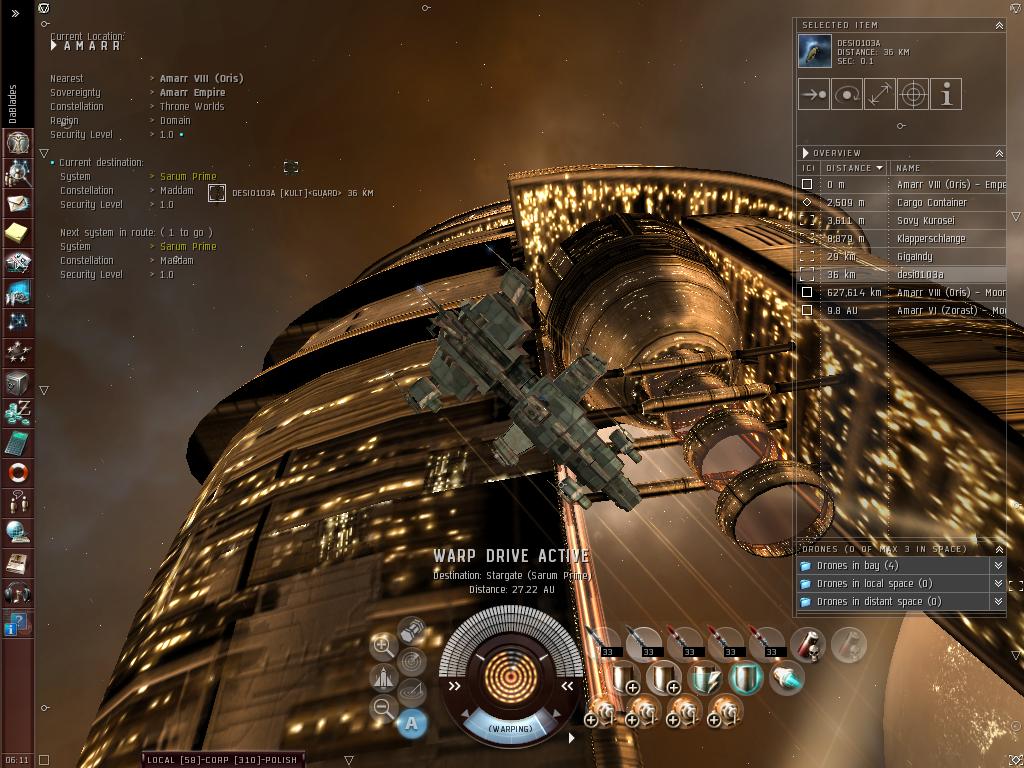The height and width of the screenshot is (768, 1024).
Task: Sort overview by the Distance column
Action: (853, 168)
